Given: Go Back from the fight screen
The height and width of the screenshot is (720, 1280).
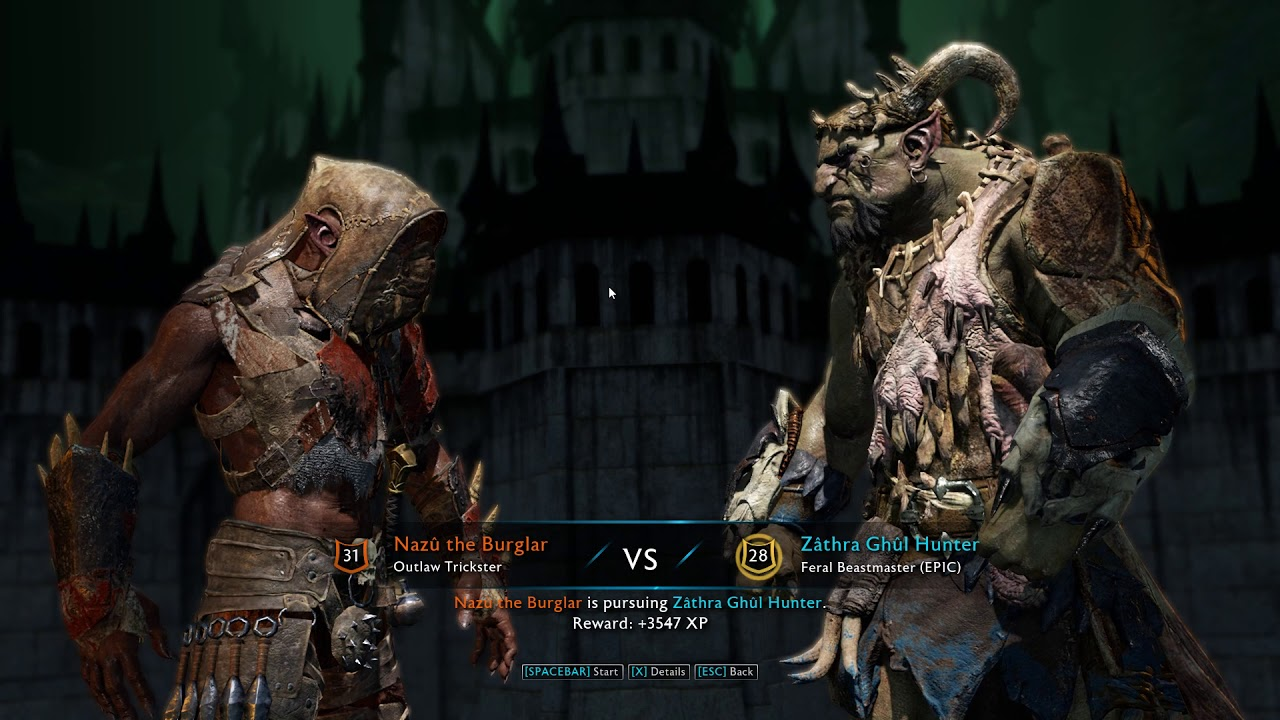Looking at the screenshot, I should click(x=725, y=672).
